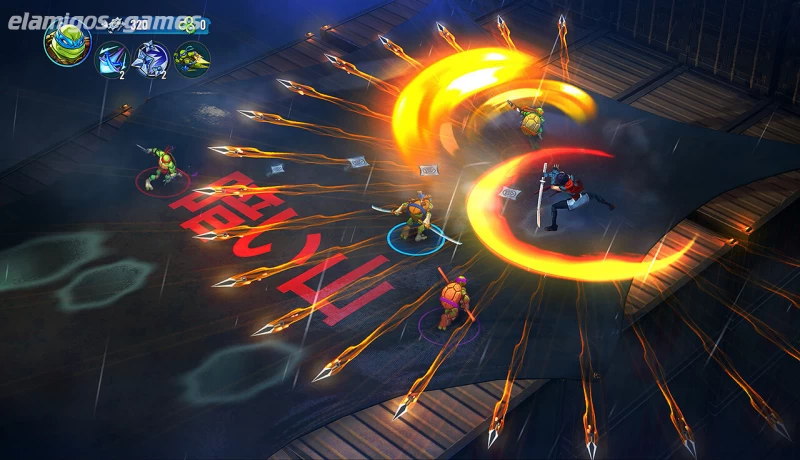800x460 pixels.
Task: Use the shuriken throw ability
Action: pyautogui.click(x=150, y=59)
